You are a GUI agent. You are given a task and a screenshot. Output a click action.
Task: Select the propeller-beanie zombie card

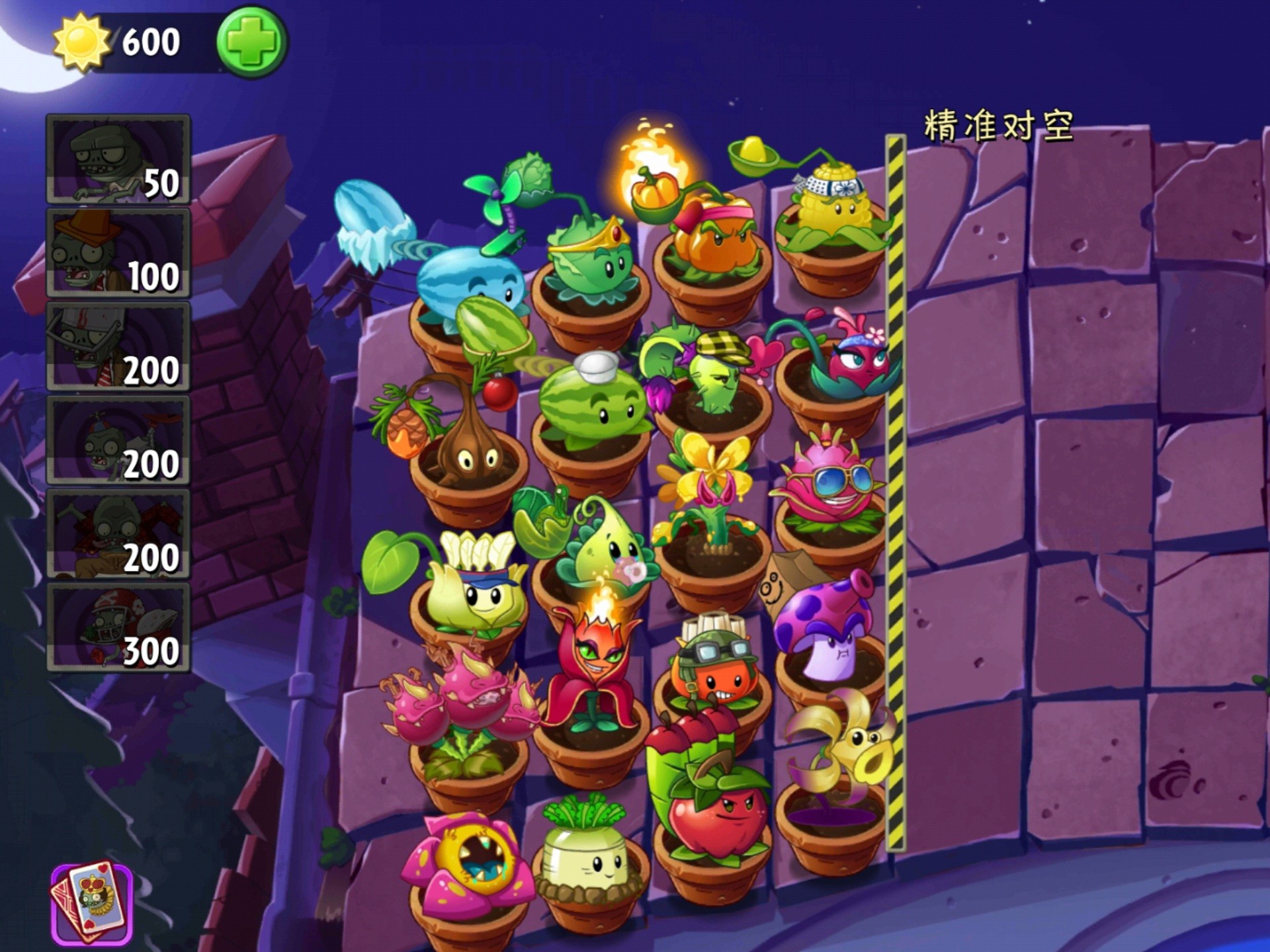pos(118,440)
